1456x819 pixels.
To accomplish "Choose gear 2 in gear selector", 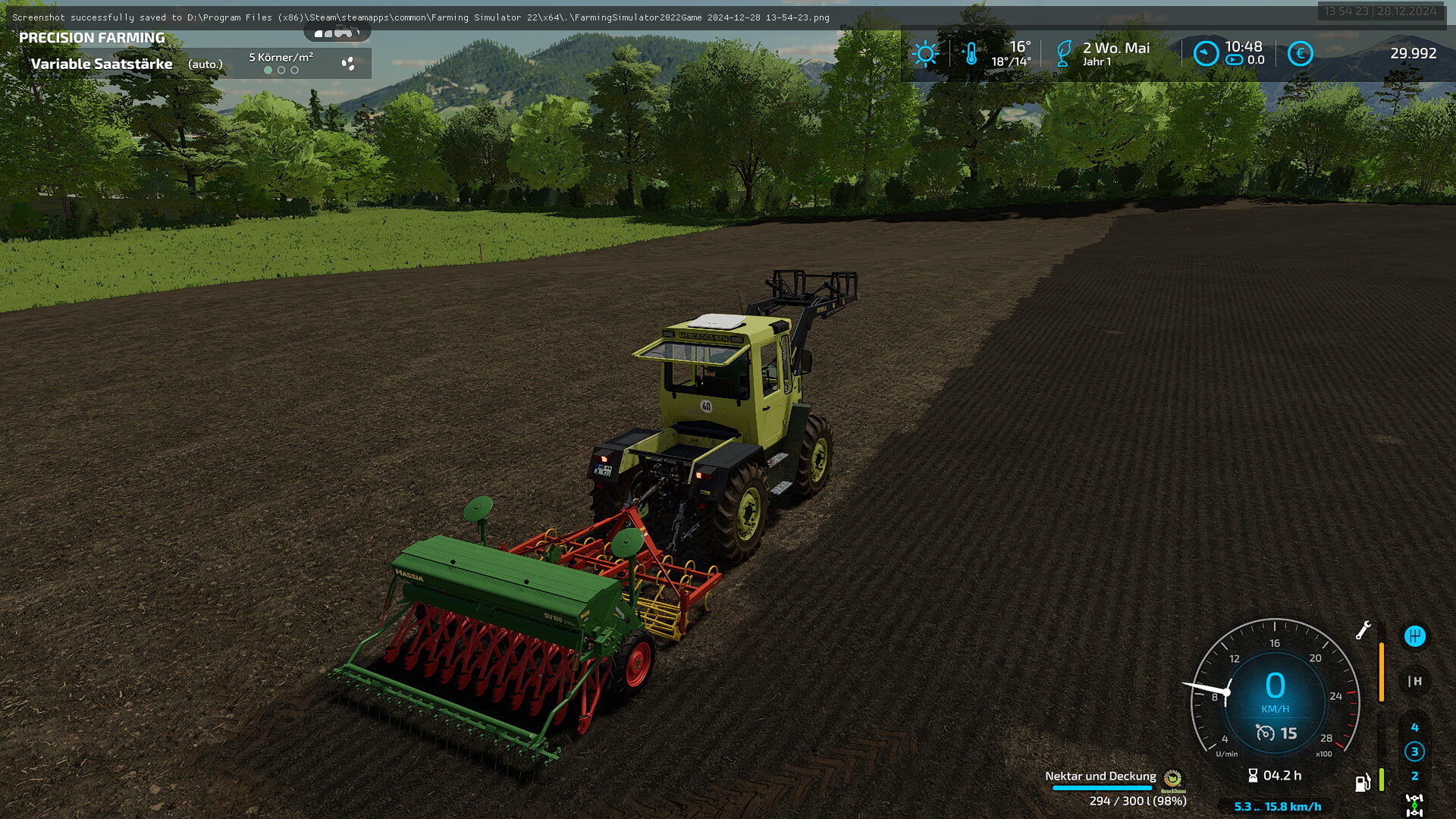I will pyautogui.click(x=1414, y=776).
